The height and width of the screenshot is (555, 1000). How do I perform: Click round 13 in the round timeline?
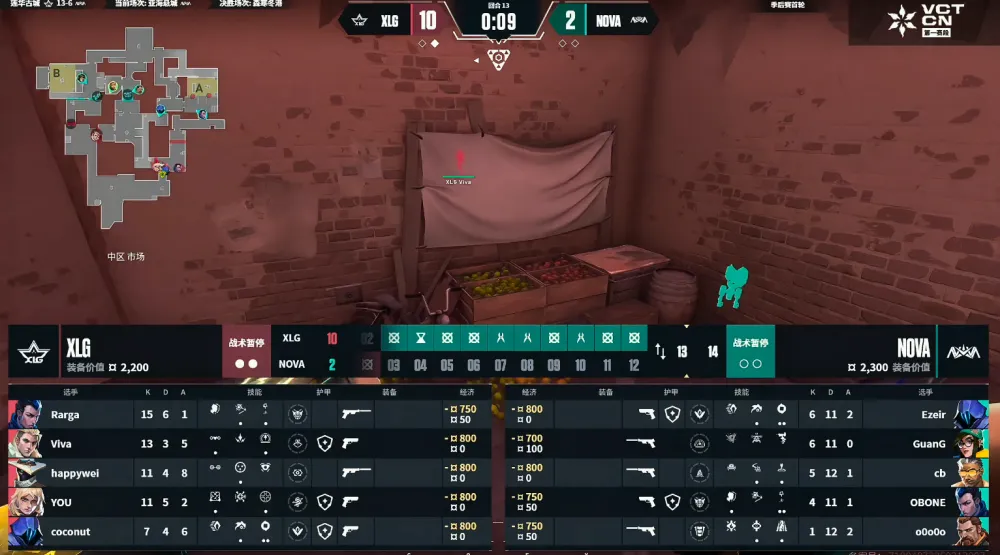[683, 352]
